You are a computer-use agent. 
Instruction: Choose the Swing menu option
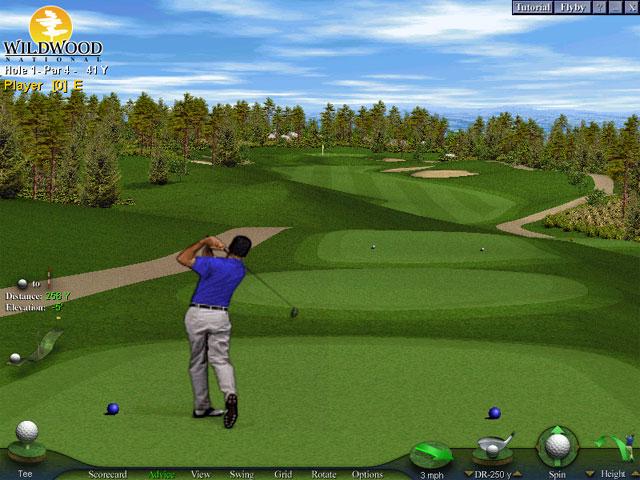coord(241,474)
